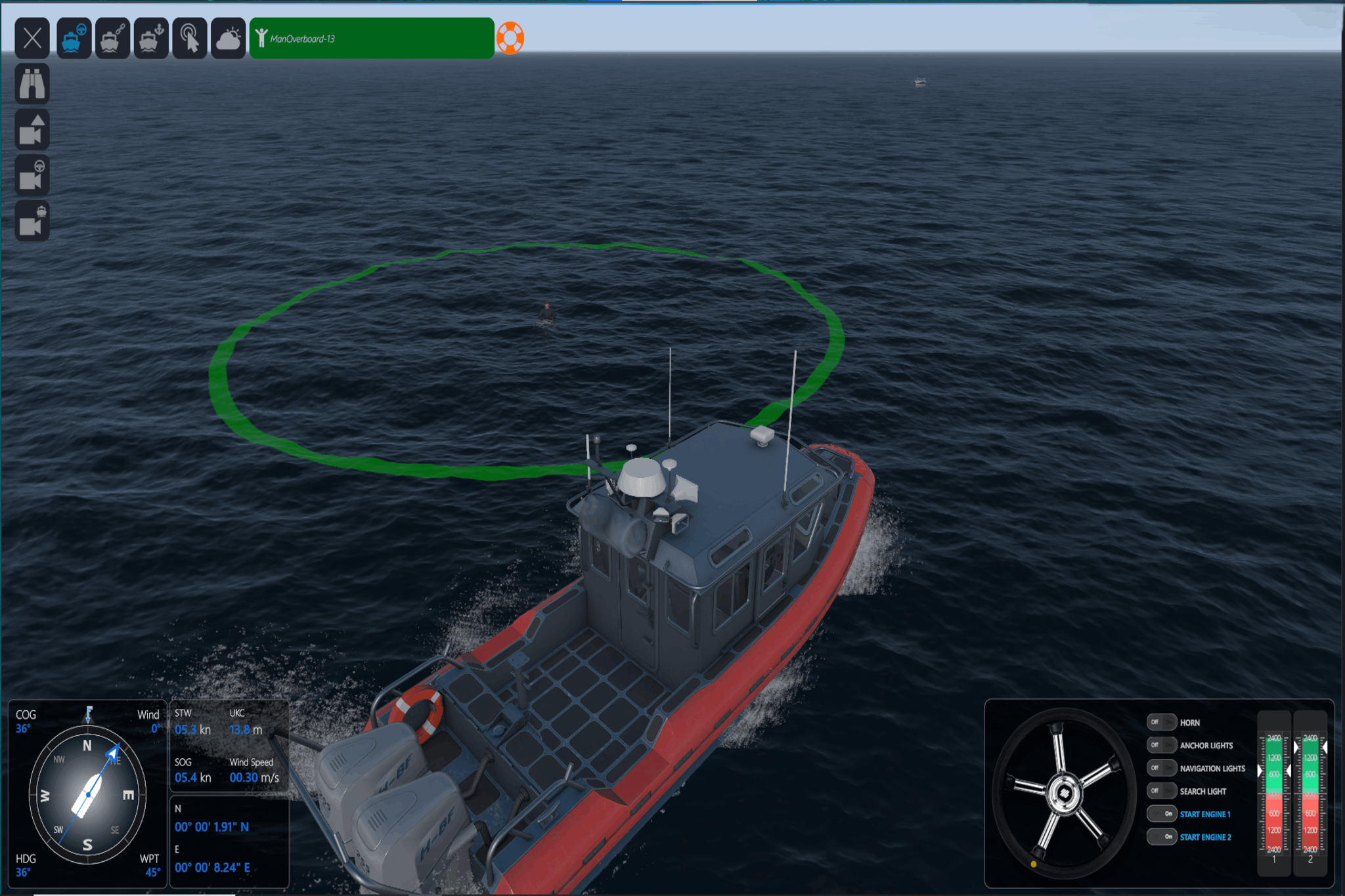1345x896 pixels.
Task: Close the simulation with the X button
Action: point(32,38)
